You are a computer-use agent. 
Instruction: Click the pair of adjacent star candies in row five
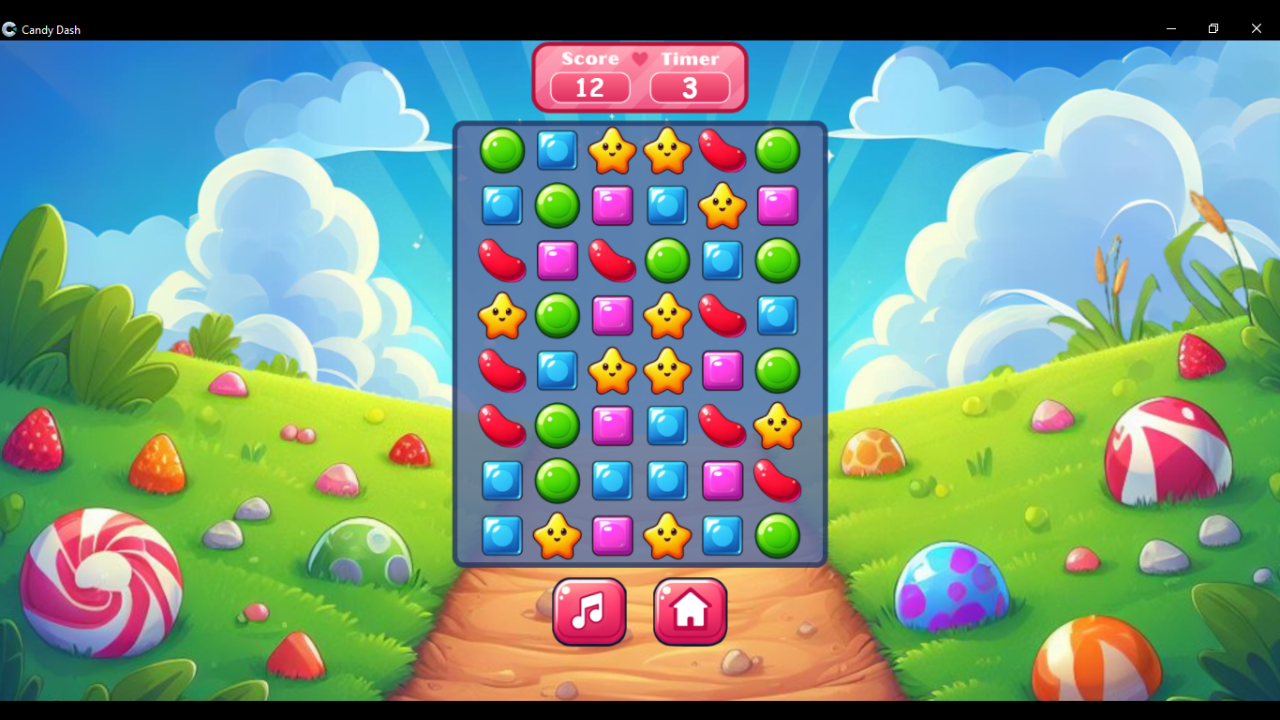pyautogui.click(x=640, y=371)
